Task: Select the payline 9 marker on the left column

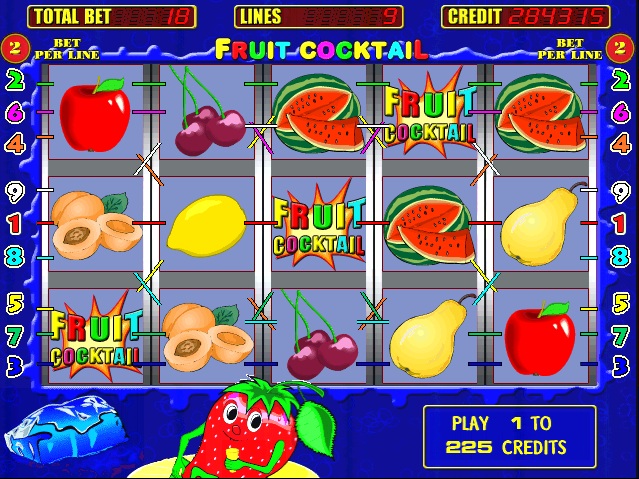Action: tap(15, 190)
